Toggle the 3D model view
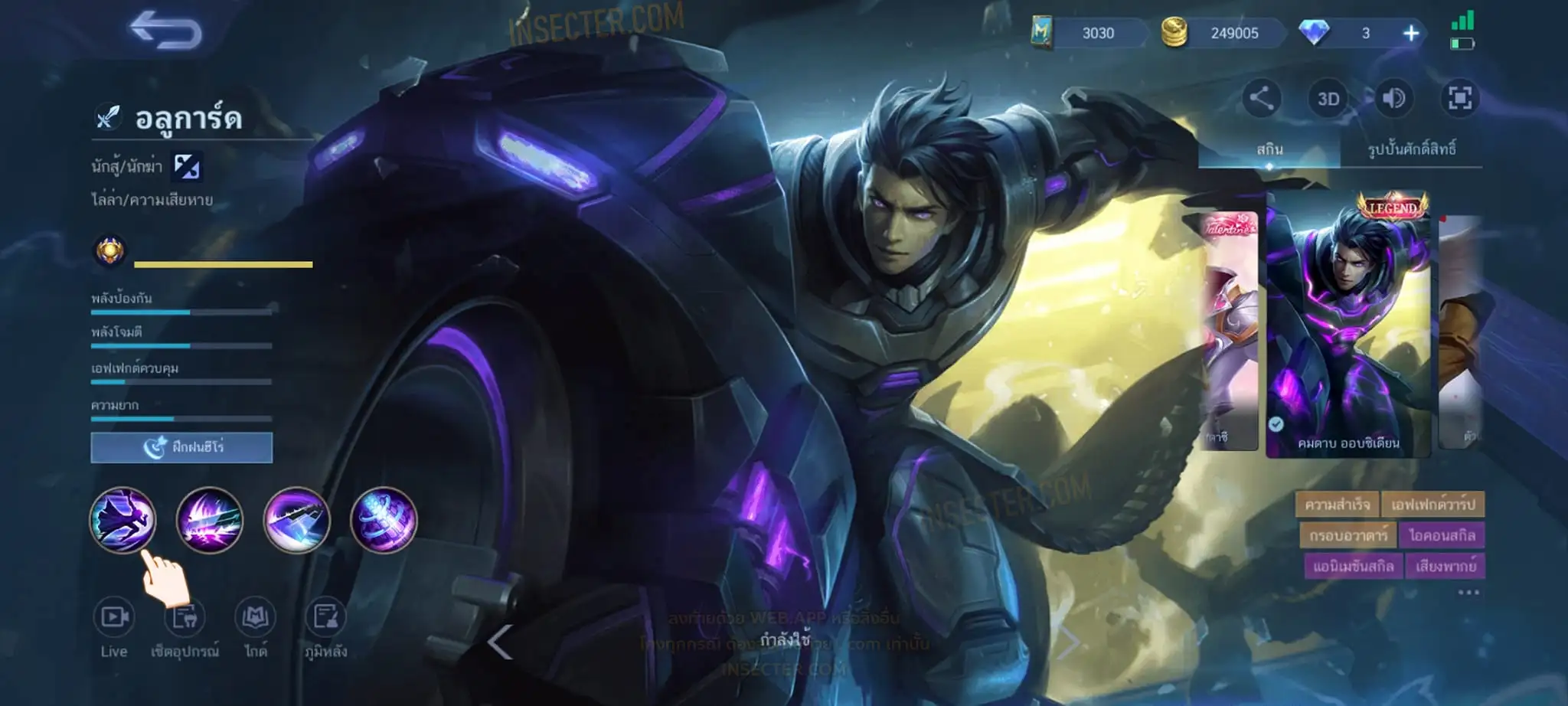Viewport: 1568px width, 706px height. [x=1328, y=99]
